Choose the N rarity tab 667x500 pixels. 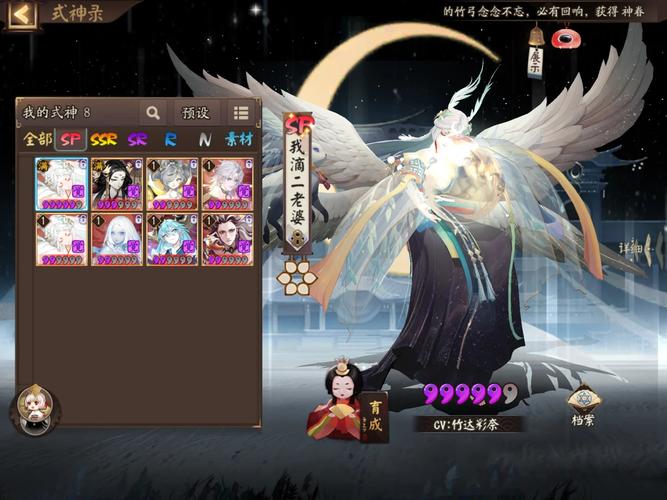[204, 140]
